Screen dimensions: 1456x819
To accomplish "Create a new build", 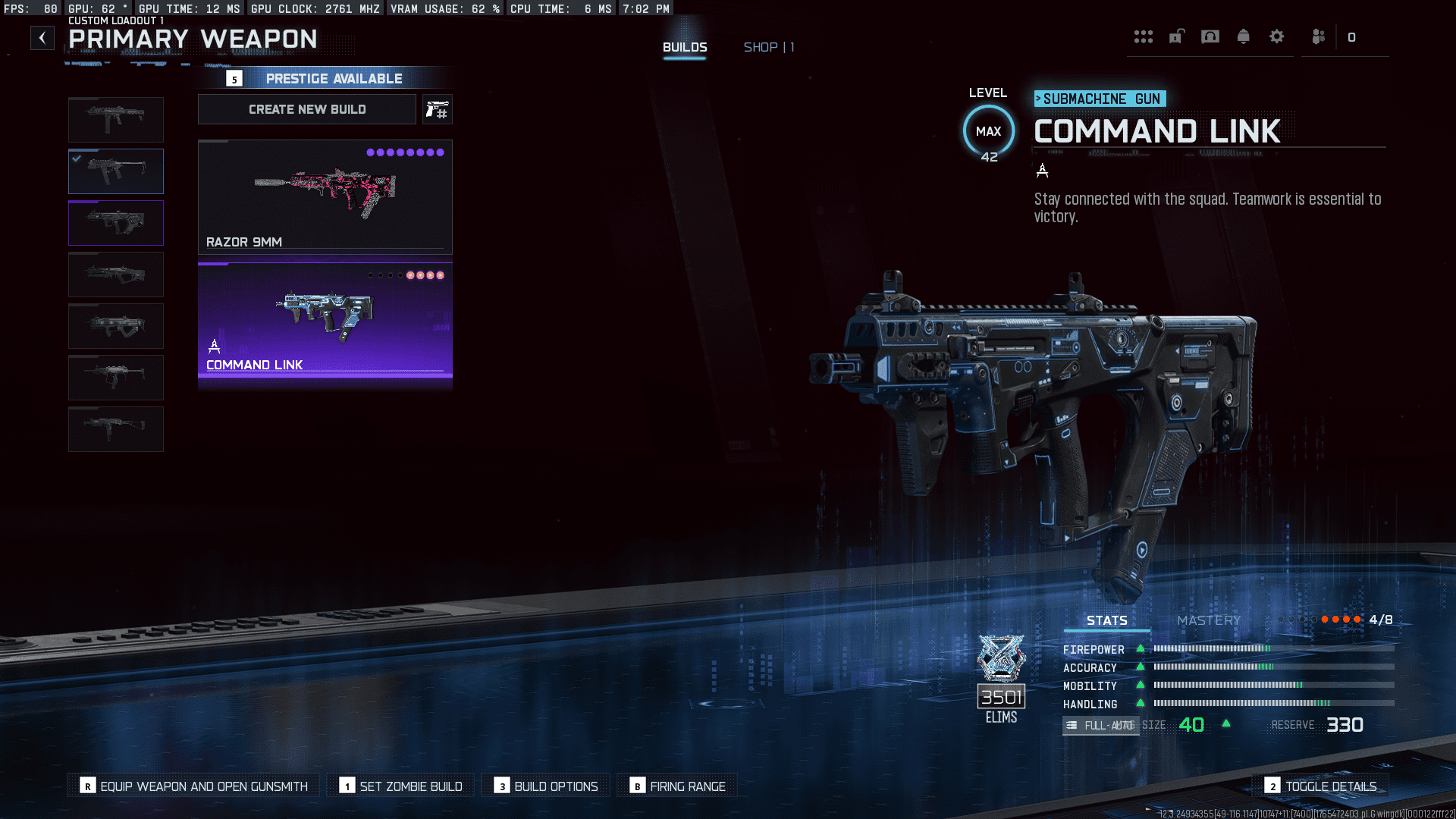I will pyautogui.click(x=307, y=109).
